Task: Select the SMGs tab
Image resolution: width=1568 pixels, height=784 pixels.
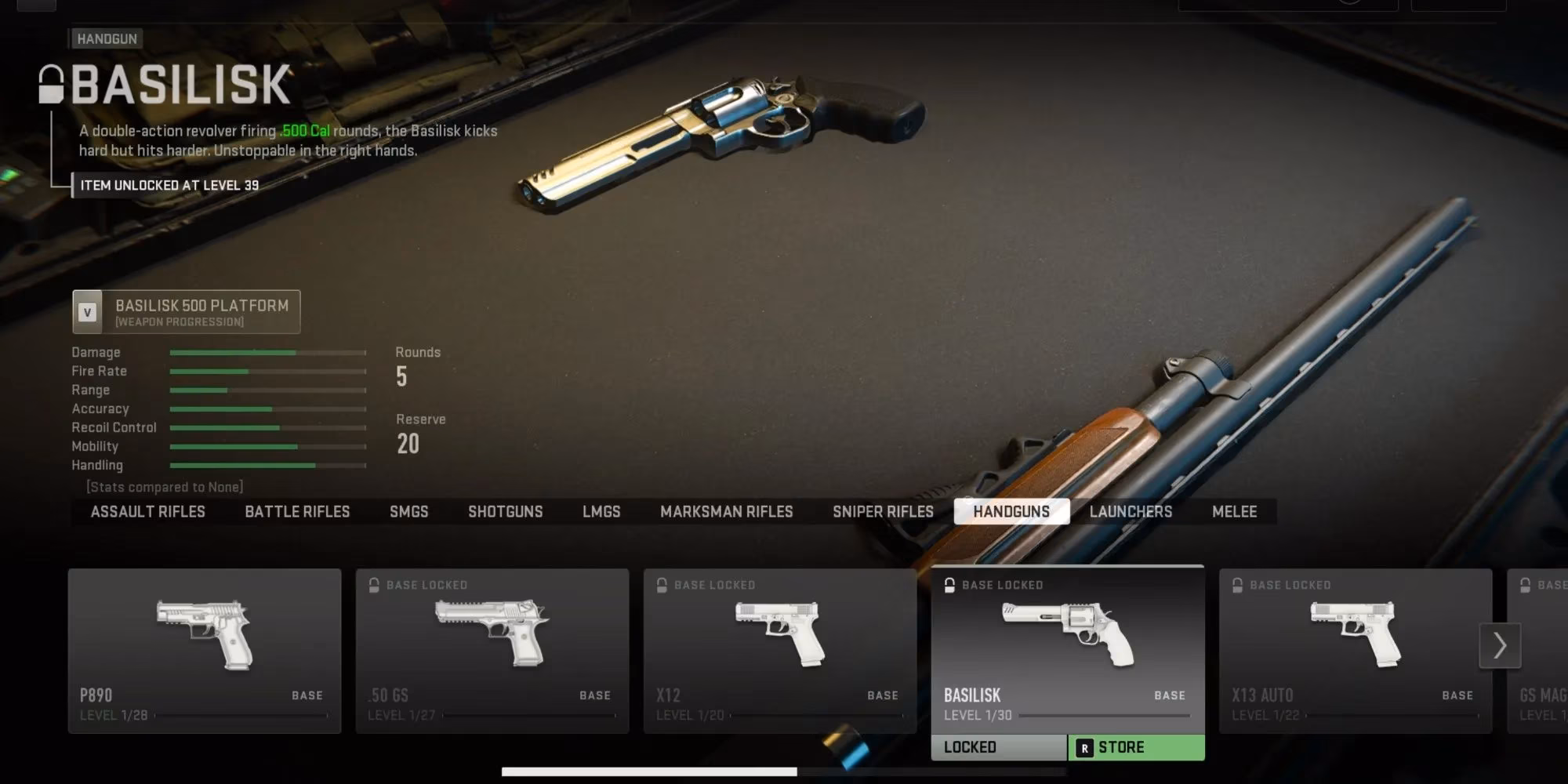Action: [408, 512]
